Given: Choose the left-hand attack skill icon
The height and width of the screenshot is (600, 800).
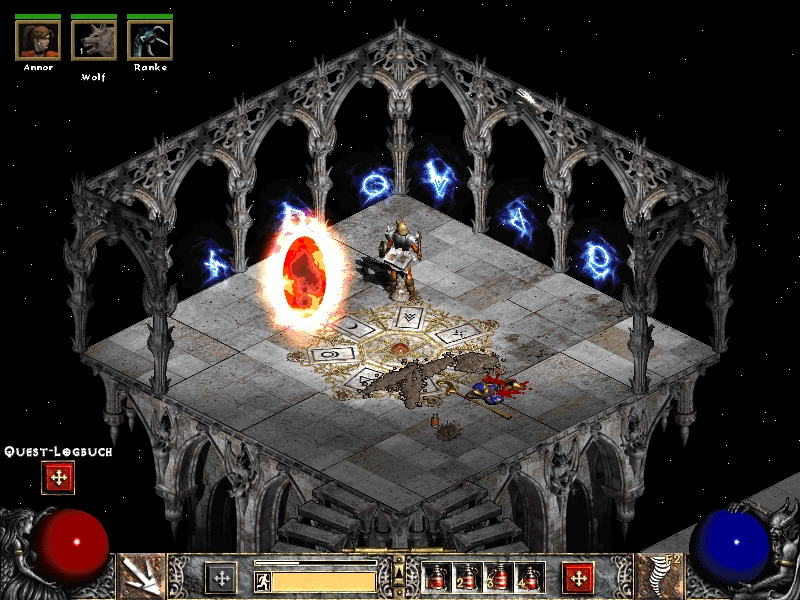Looking at the screenshot, I should tap(141, 576).
